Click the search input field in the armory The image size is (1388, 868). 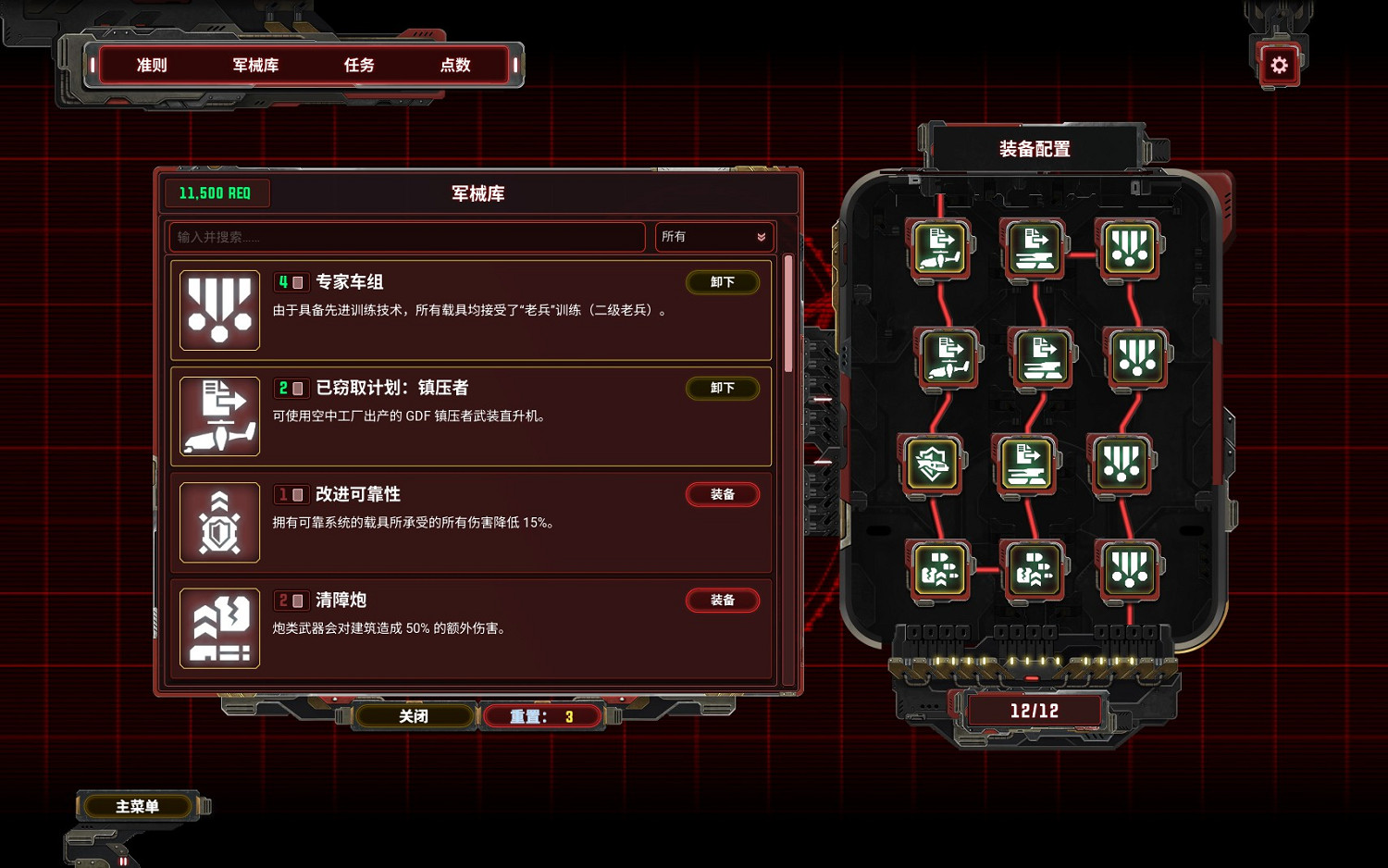point(405,237)
